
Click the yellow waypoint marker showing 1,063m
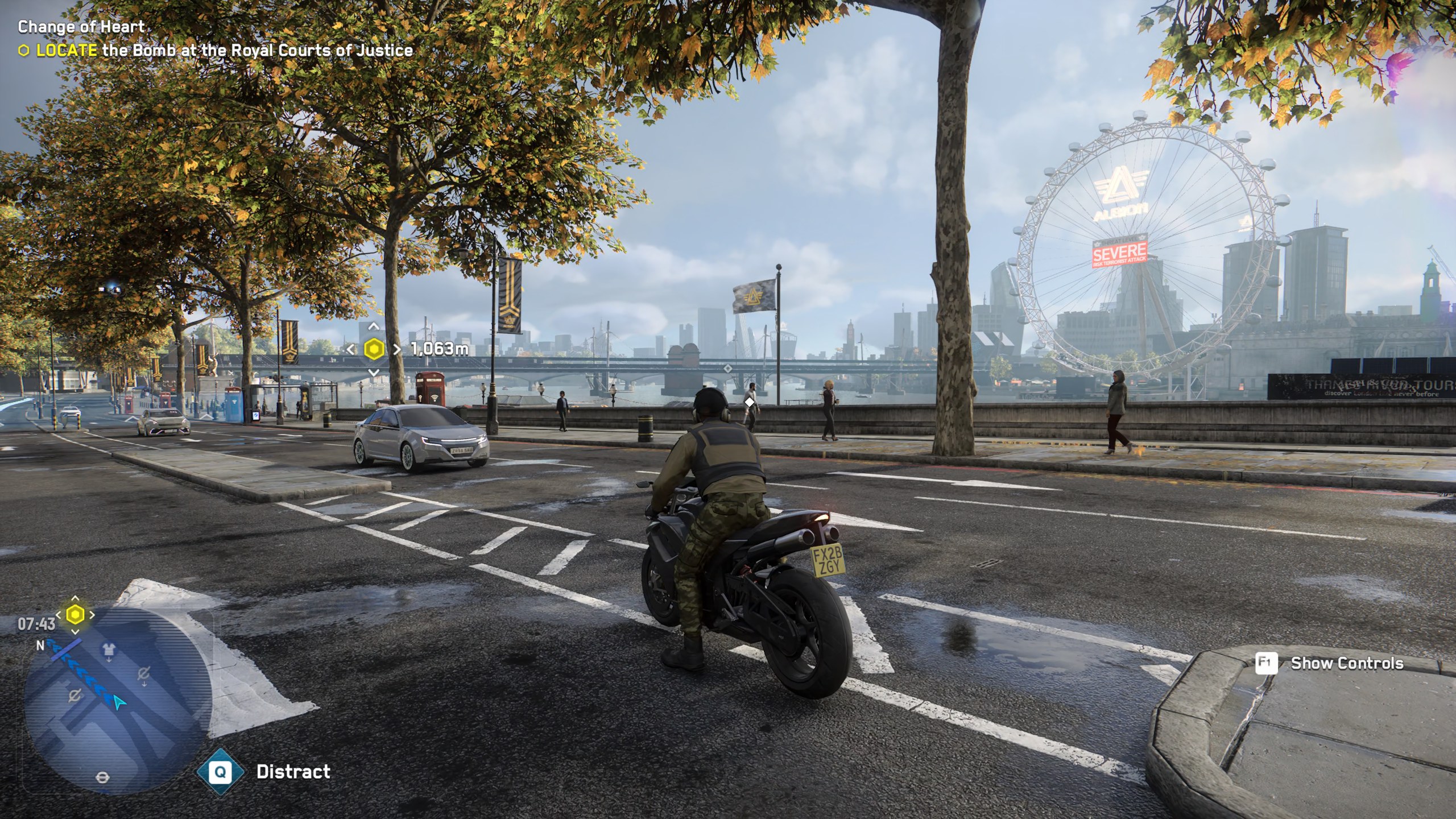tap(374, 349)
